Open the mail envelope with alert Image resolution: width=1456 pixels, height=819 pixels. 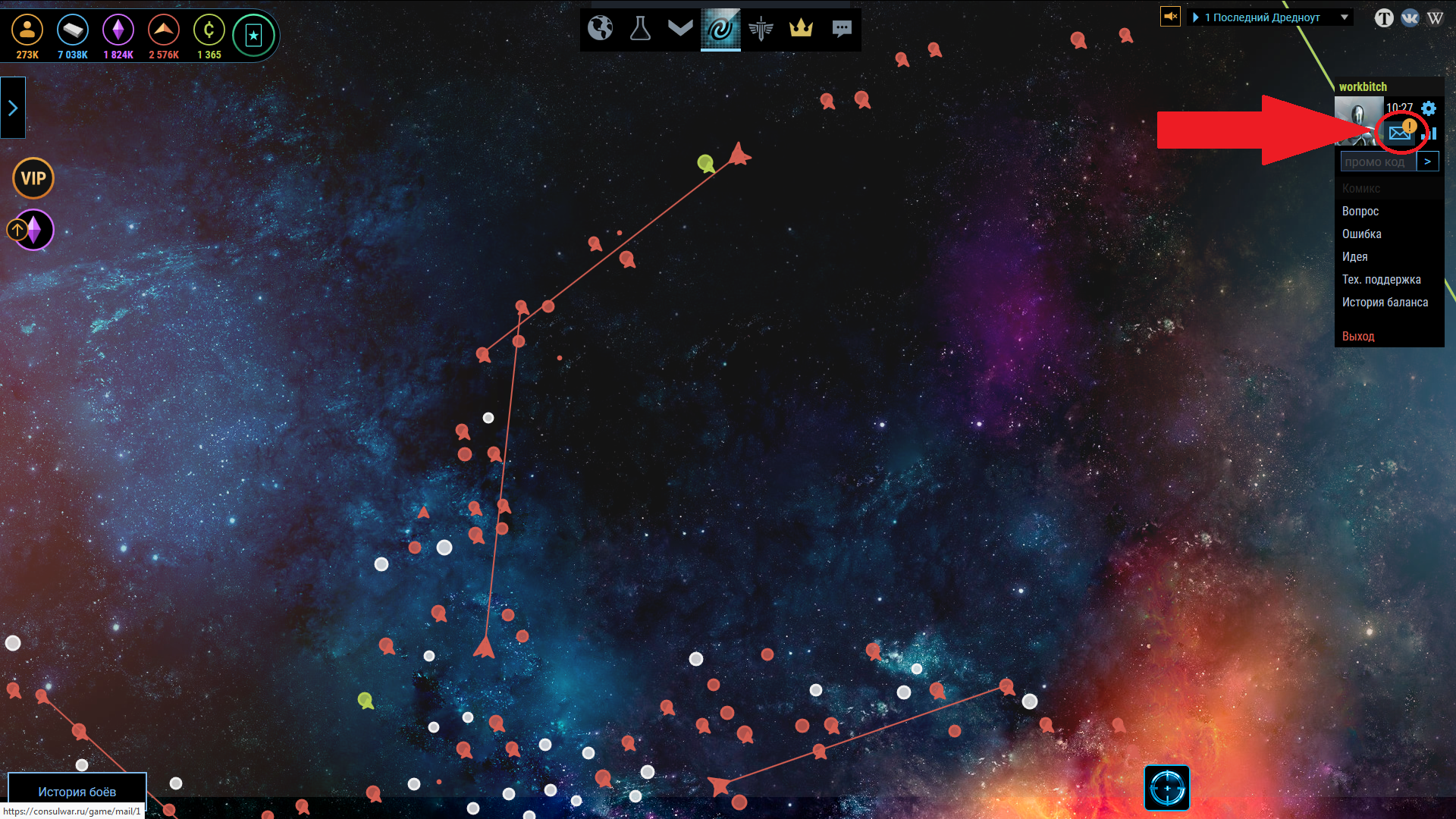tap(1400, 133)
